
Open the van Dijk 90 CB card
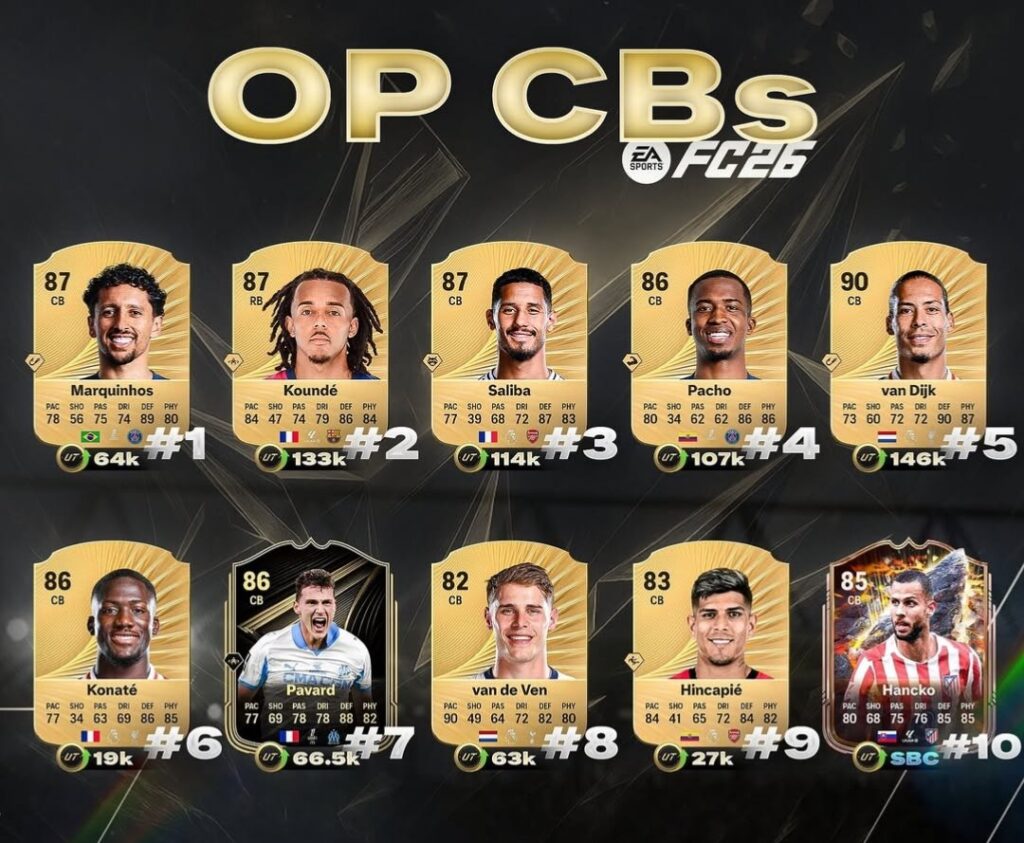[x=908, y=343]
